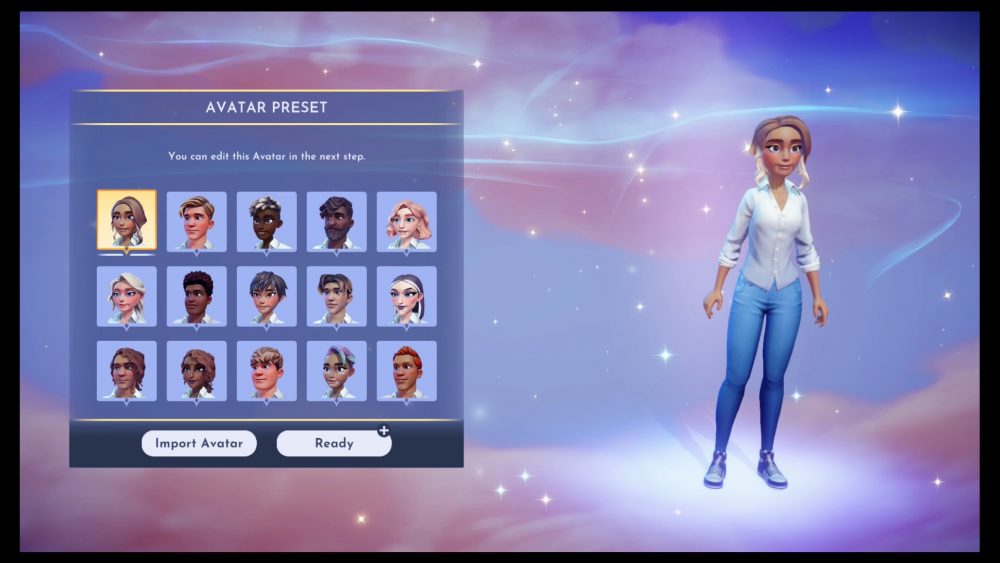Click the Import Avatar button

tap(198, 443)
